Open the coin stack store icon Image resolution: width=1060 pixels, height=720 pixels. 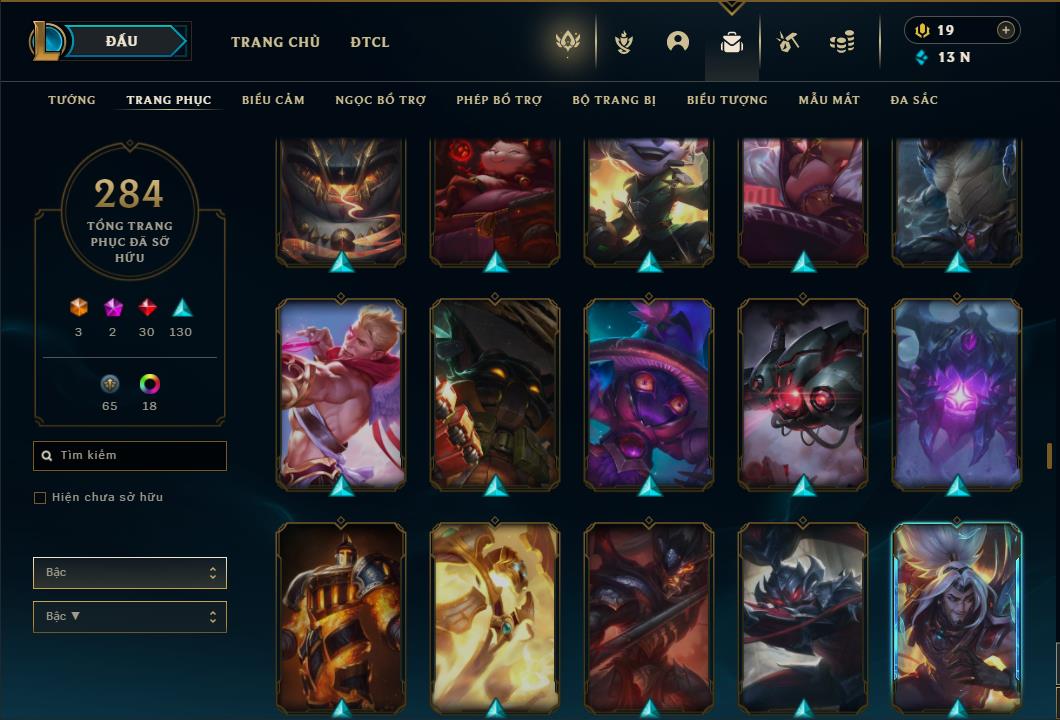coord(842,42)
